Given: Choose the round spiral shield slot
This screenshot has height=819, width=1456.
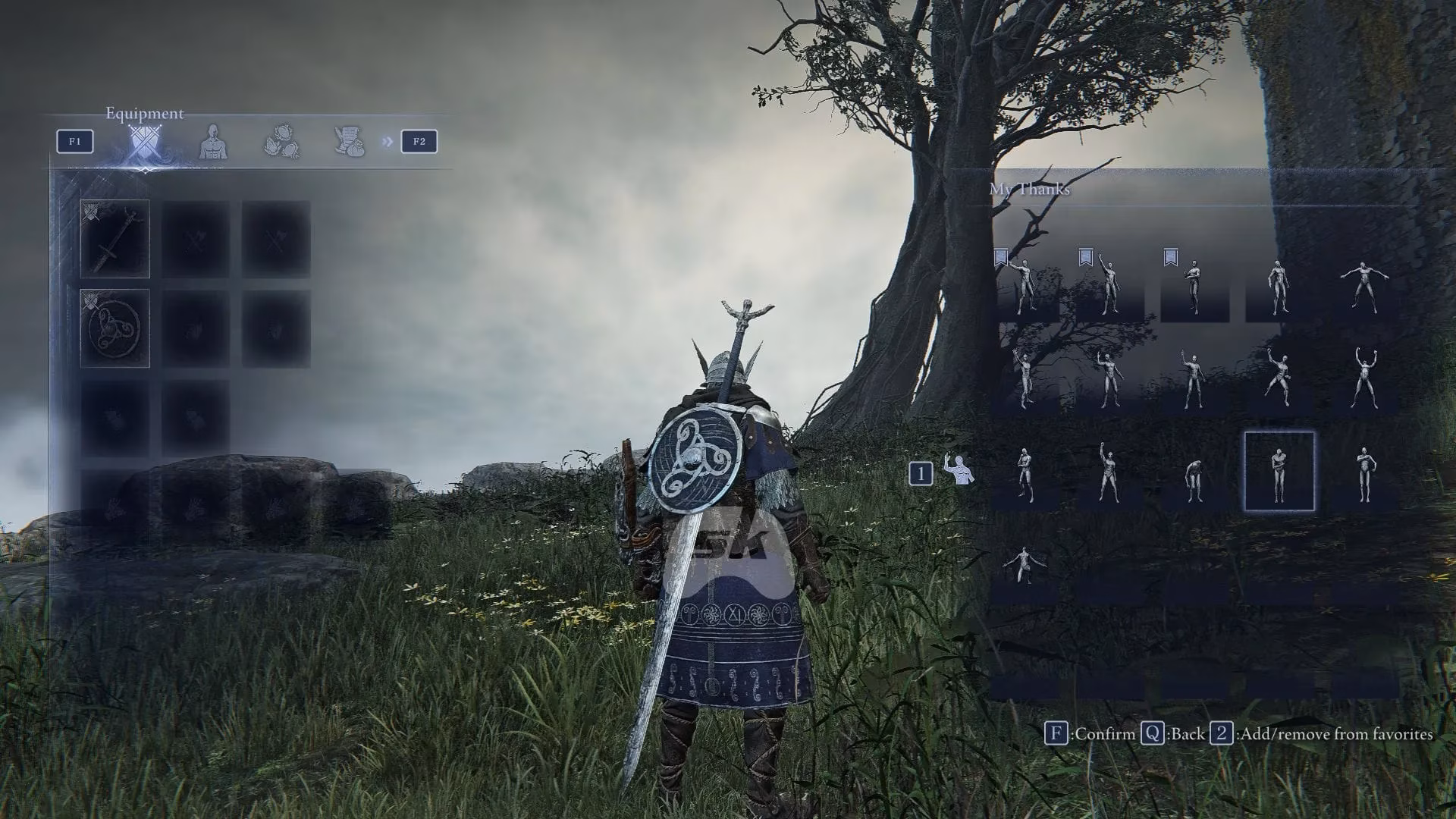Looking at the screenshot, I should [x=115, y=328].
